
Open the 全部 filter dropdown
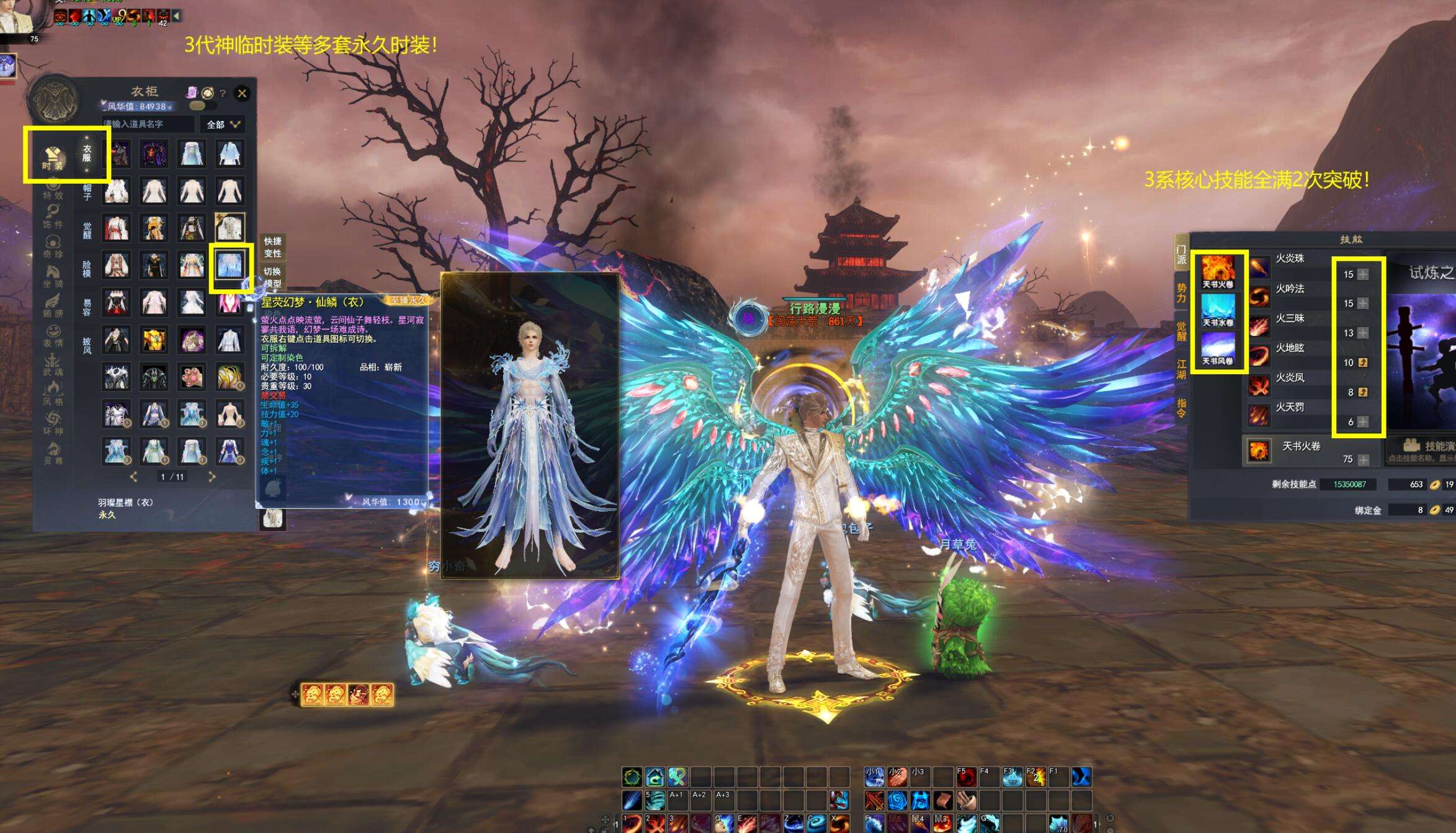[223, 124]
